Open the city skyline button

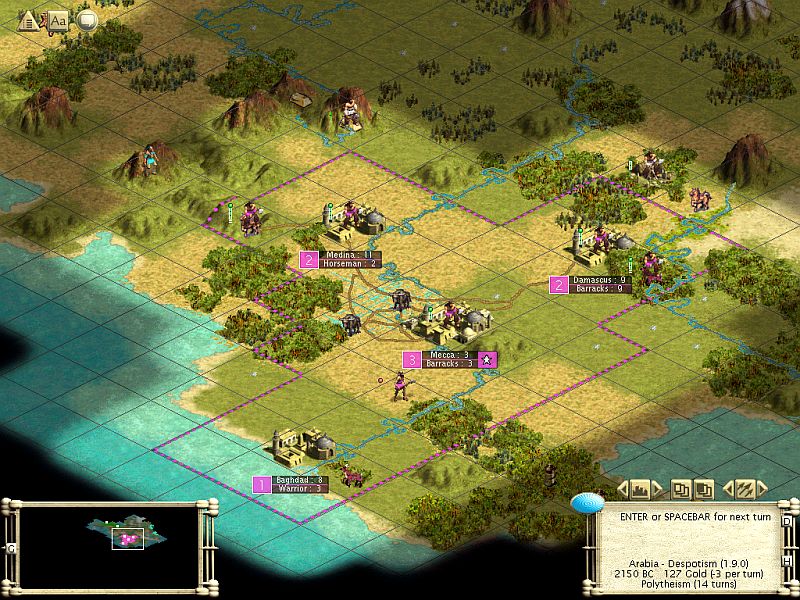(640, 489)
